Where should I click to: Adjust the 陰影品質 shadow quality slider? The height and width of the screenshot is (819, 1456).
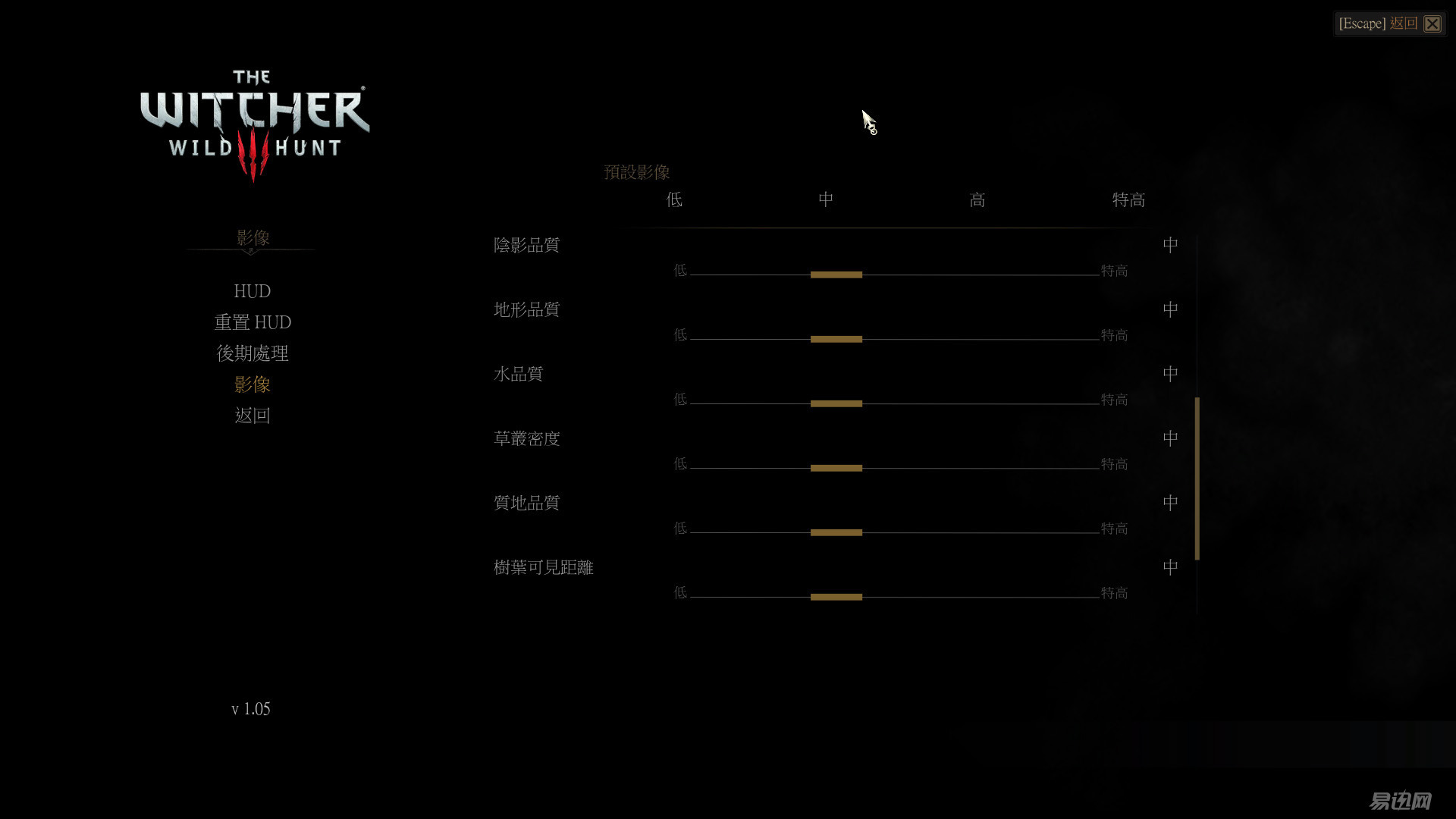click(836, 274)
